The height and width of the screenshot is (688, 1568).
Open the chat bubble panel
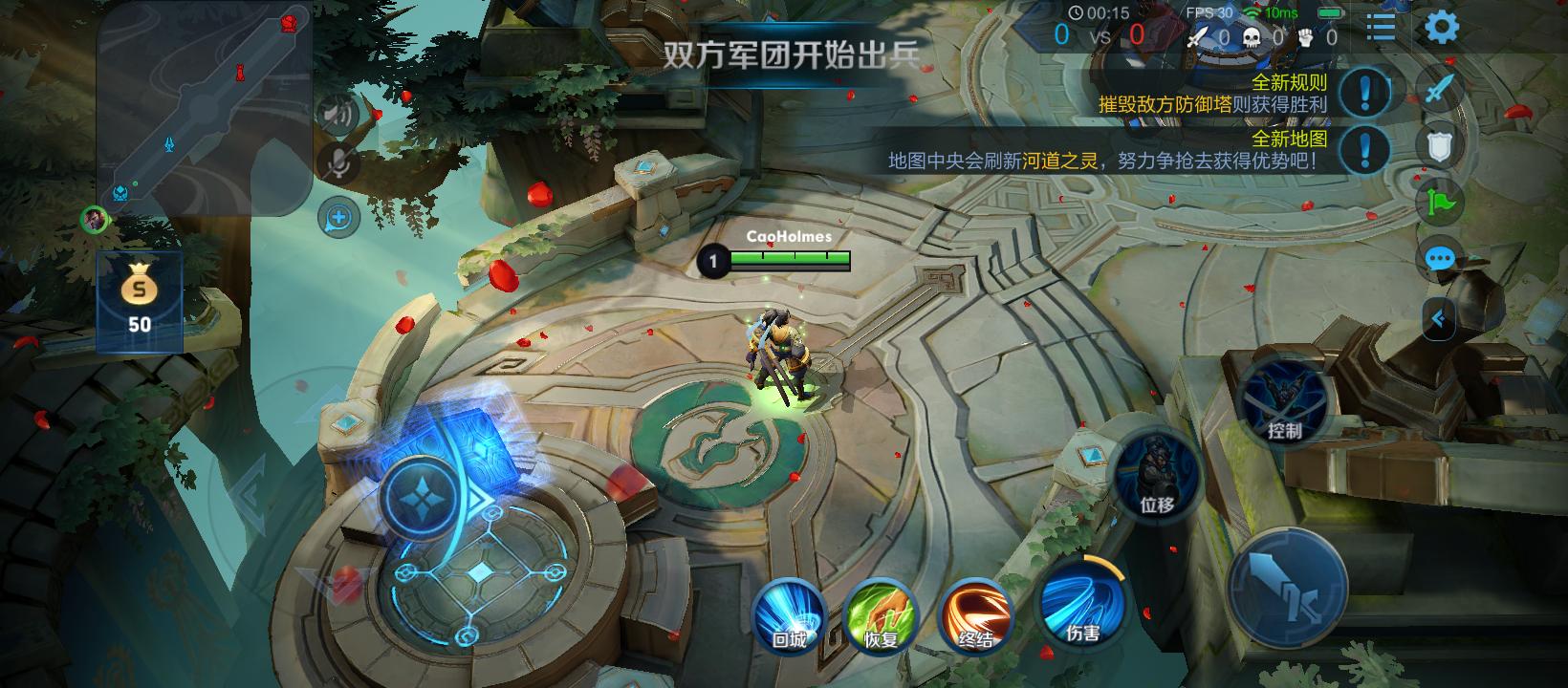pos(1440,258)
